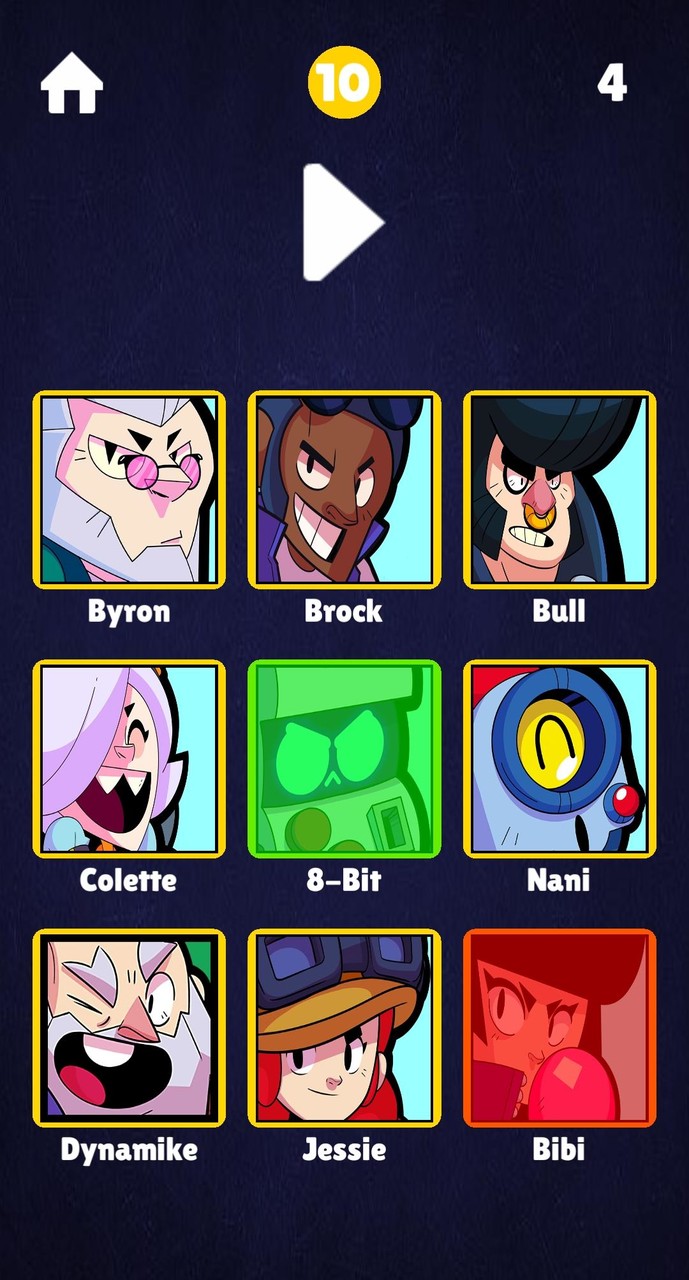Choose the Nani robot tile
The width and height of the screenshot is (689, 1280).
coord(559,758)
